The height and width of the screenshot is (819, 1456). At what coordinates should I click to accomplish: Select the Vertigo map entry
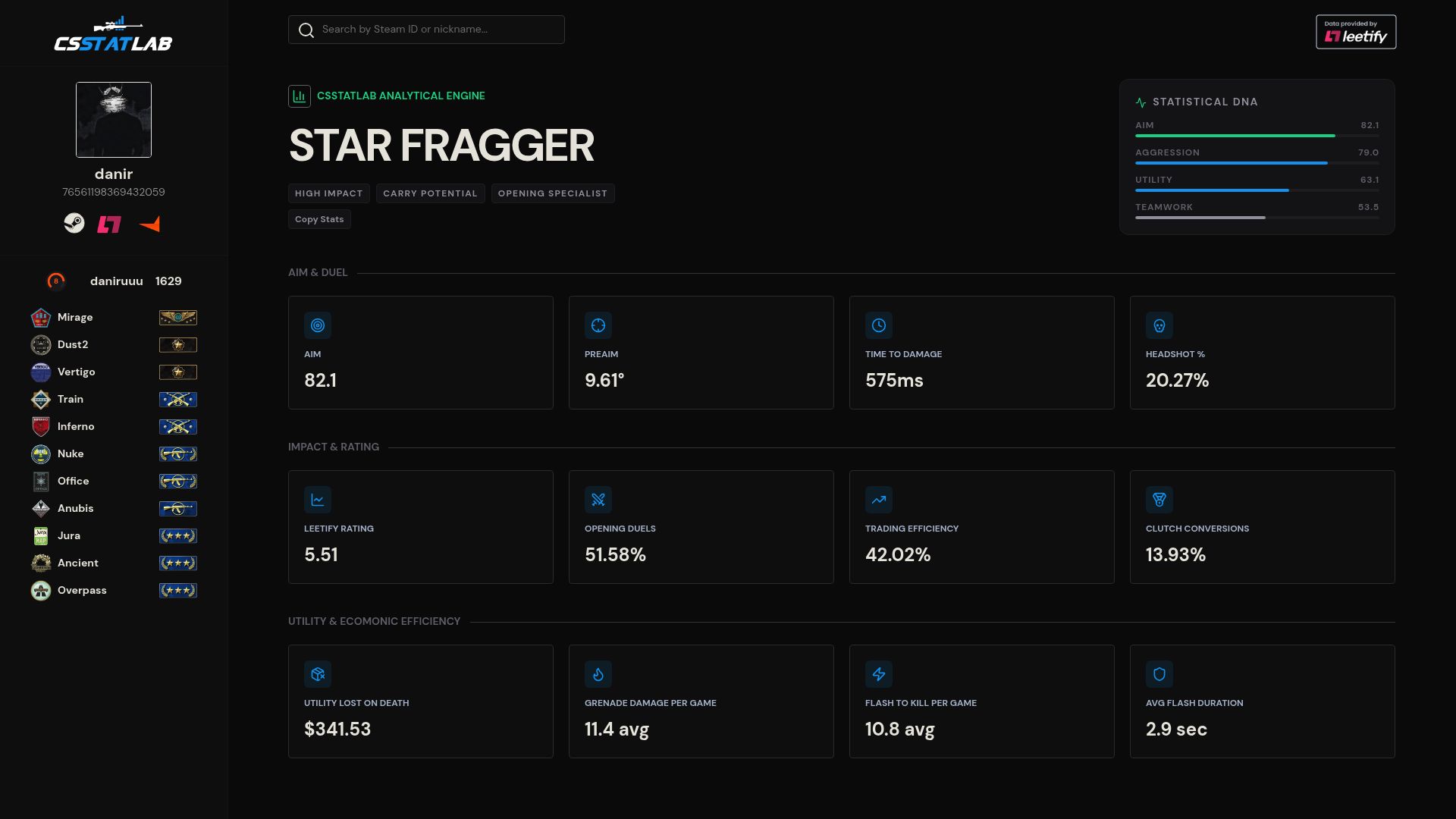click(114, 372)
